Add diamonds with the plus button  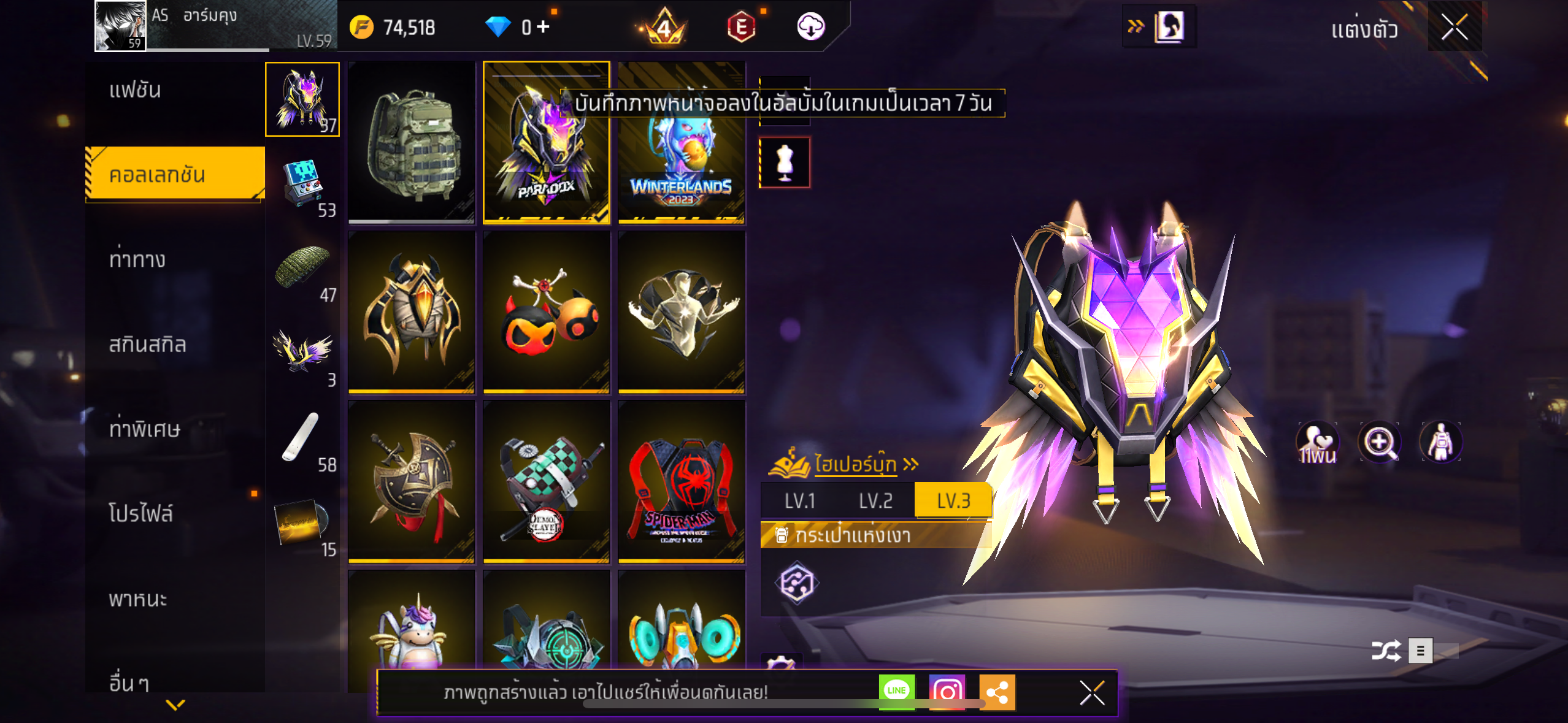[543, 26]
